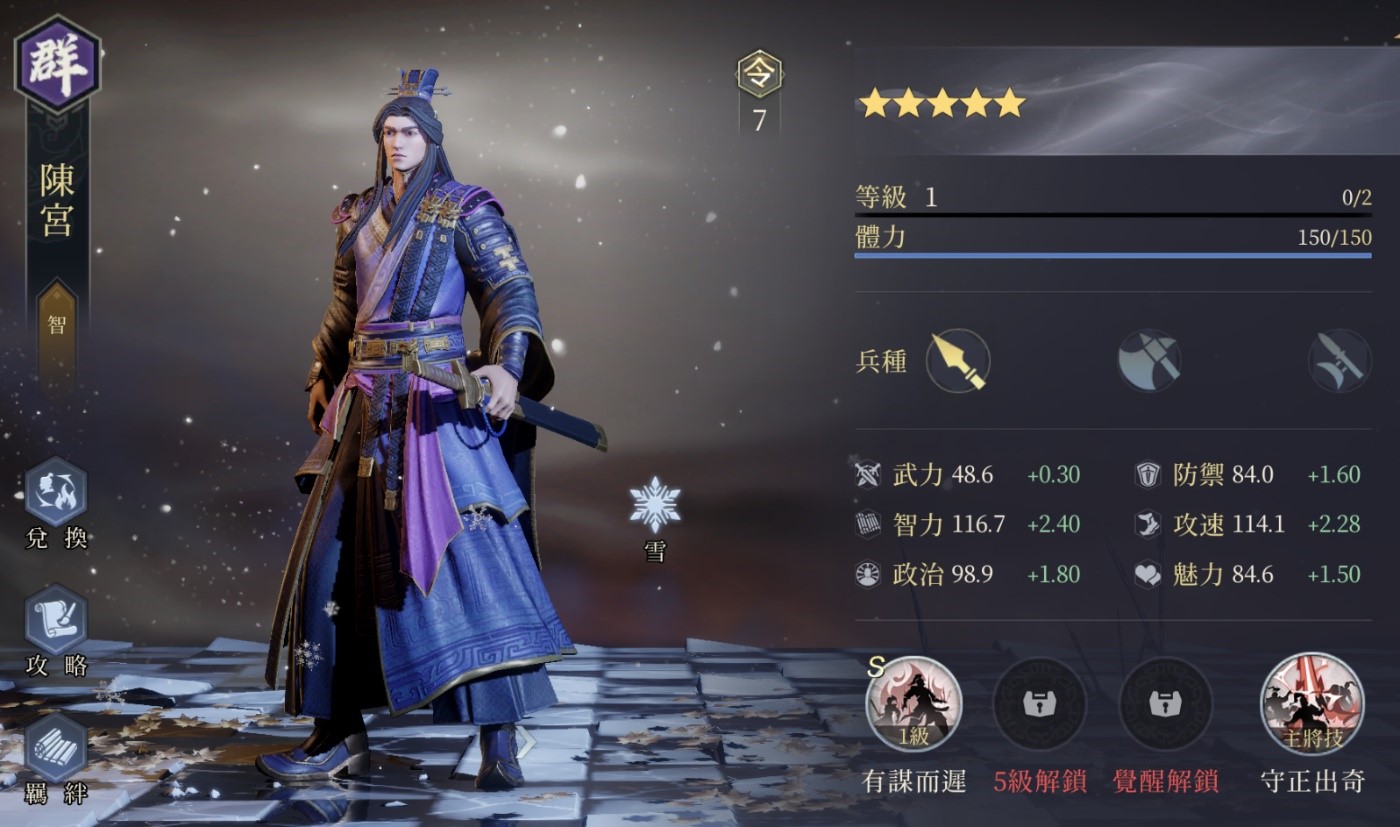This screenshot has height=827, width=1400.
Task: Click the 令 command cost icon
Action: (x=759, y=75)
